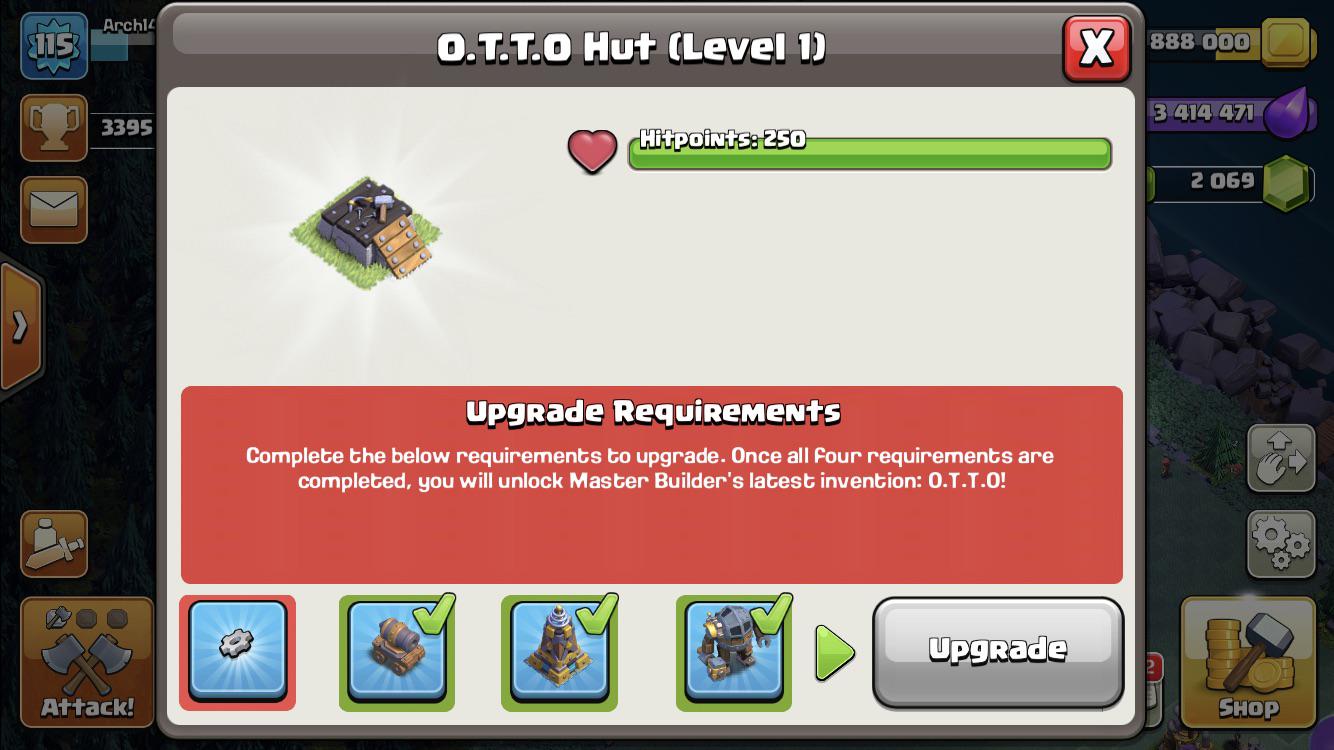
Task: Check the Mega Tesla requirement icon
Action: [559, 657]
